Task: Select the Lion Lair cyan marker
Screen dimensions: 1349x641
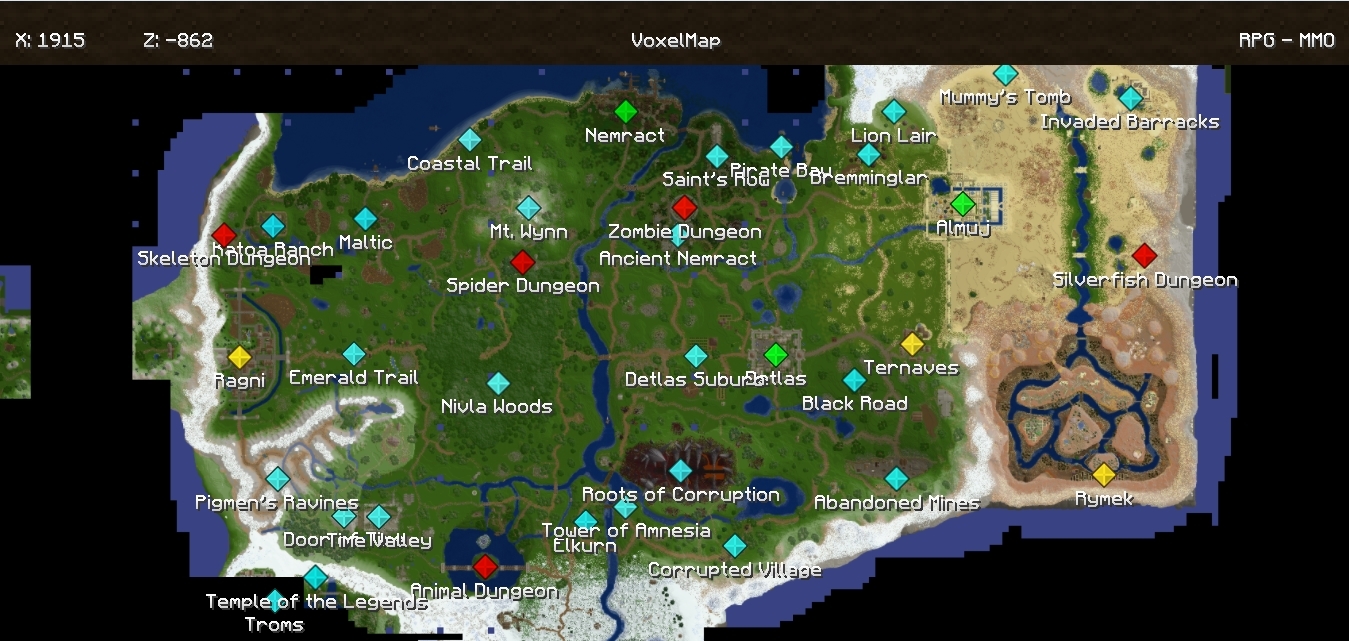Action: (x=894, y=111)
